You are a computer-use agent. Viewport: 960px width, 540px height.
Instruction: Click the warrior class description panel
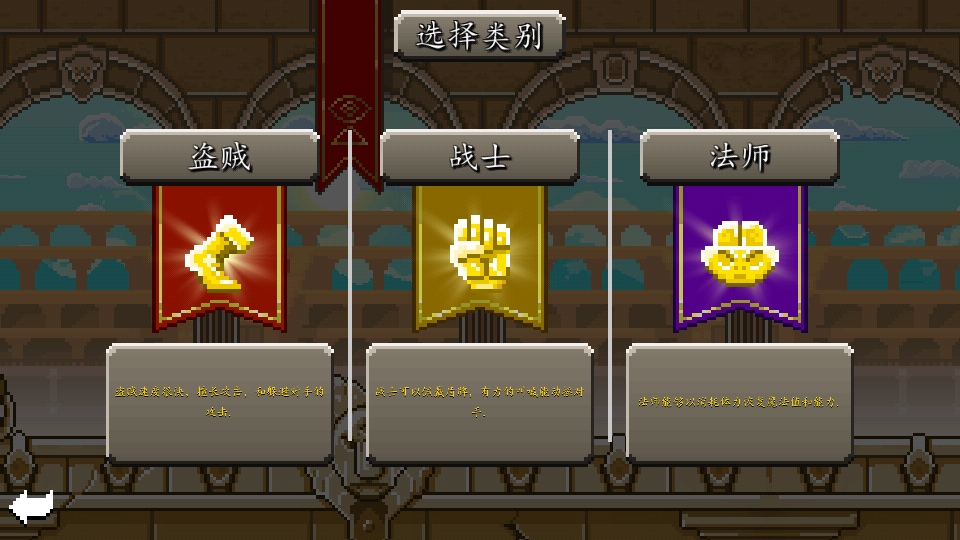(x=480, y=403)
